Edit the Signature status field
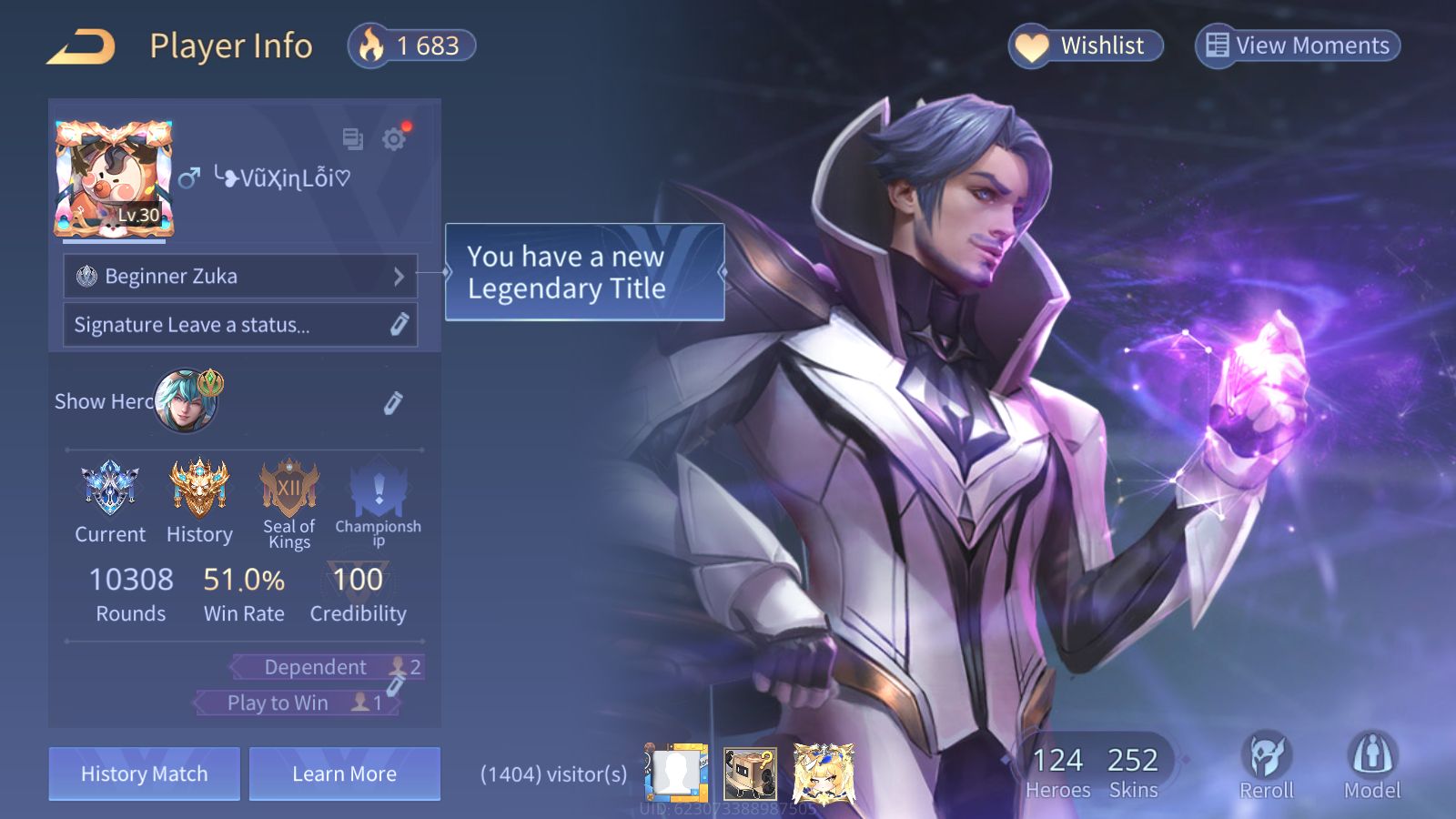This screenshot has width=1456, height=819. coord(240,325)
